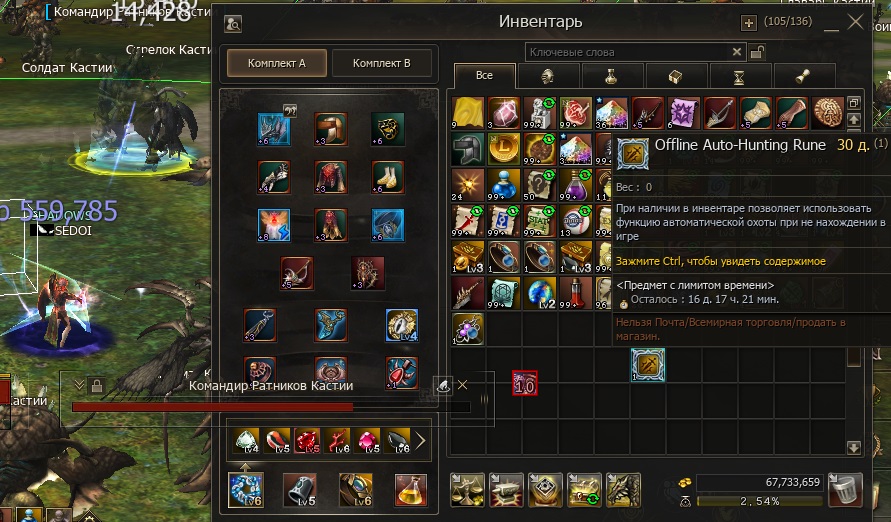Close the Инвентарь window
Viewport: 891px width, 522px height.
pos(855,21)
